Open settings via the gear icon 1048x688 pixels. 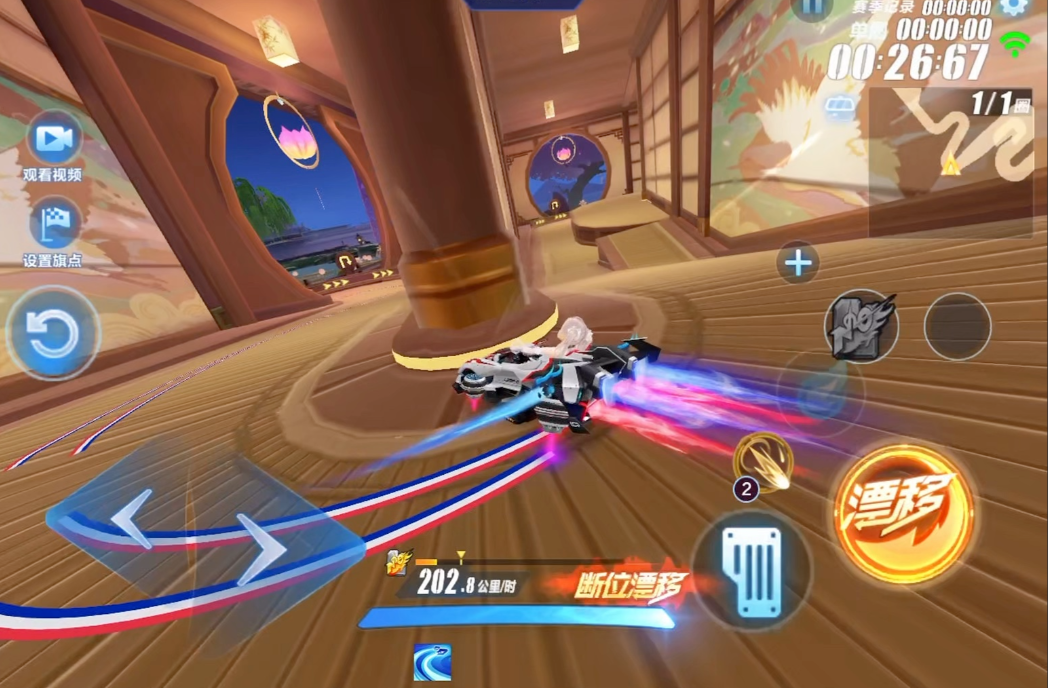[x=1014, y=6]
